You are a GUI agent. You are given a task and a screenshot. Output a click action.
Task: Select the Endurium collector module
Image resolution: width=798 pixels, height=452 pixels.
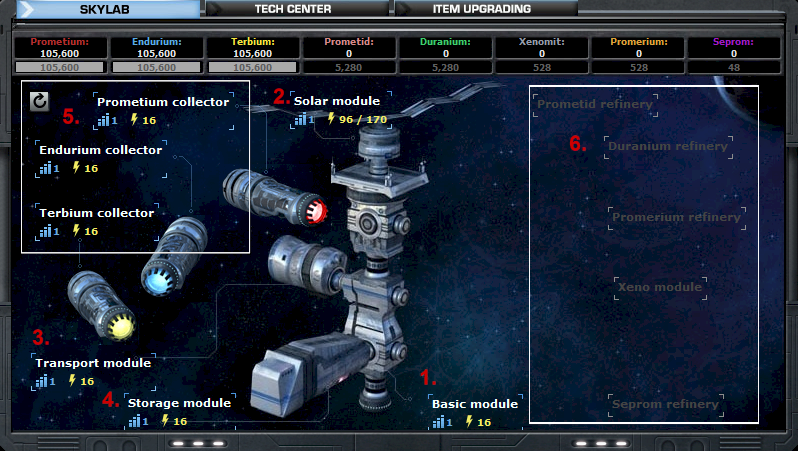[100, 150]
